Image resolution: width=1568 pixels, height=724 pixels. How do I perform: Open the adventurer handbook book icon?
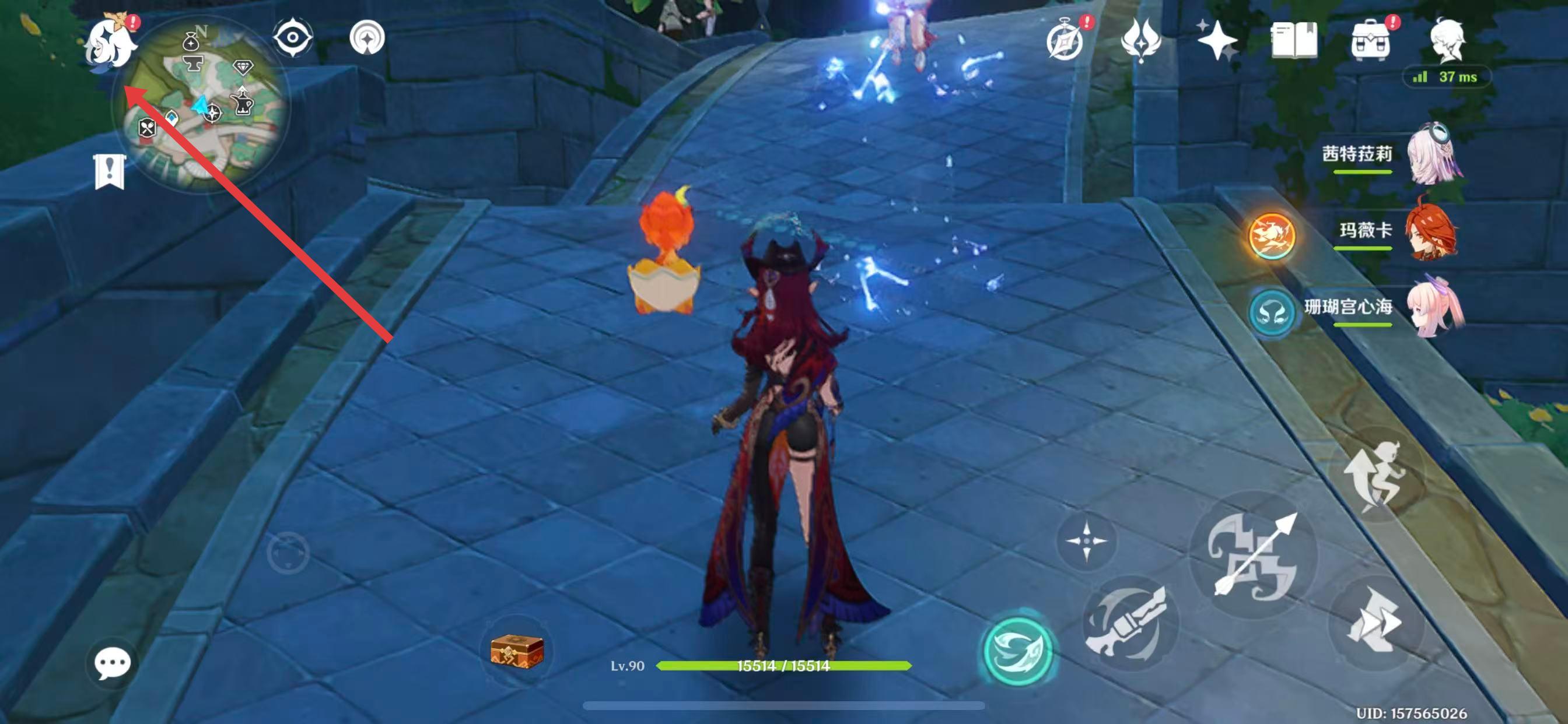pyautogui.click(x=1294, y=40)
